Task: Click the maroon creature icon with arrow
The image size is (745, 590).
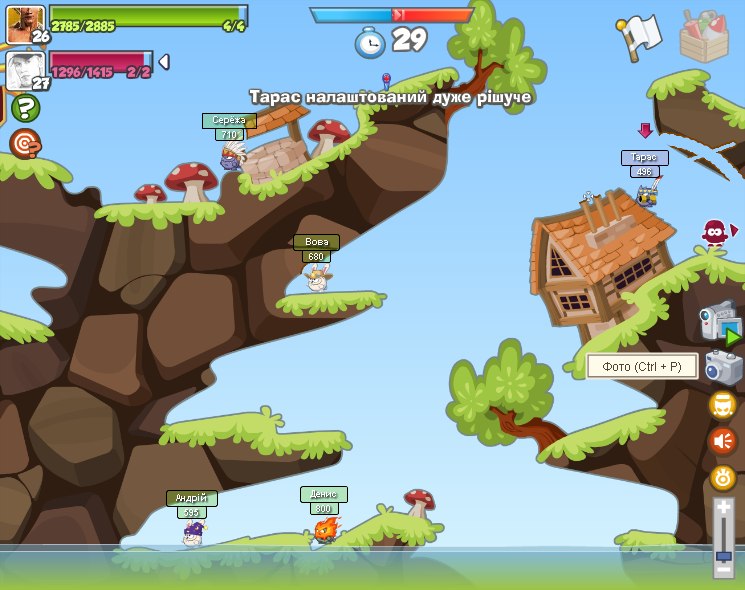Action: (x=715, y=233)
